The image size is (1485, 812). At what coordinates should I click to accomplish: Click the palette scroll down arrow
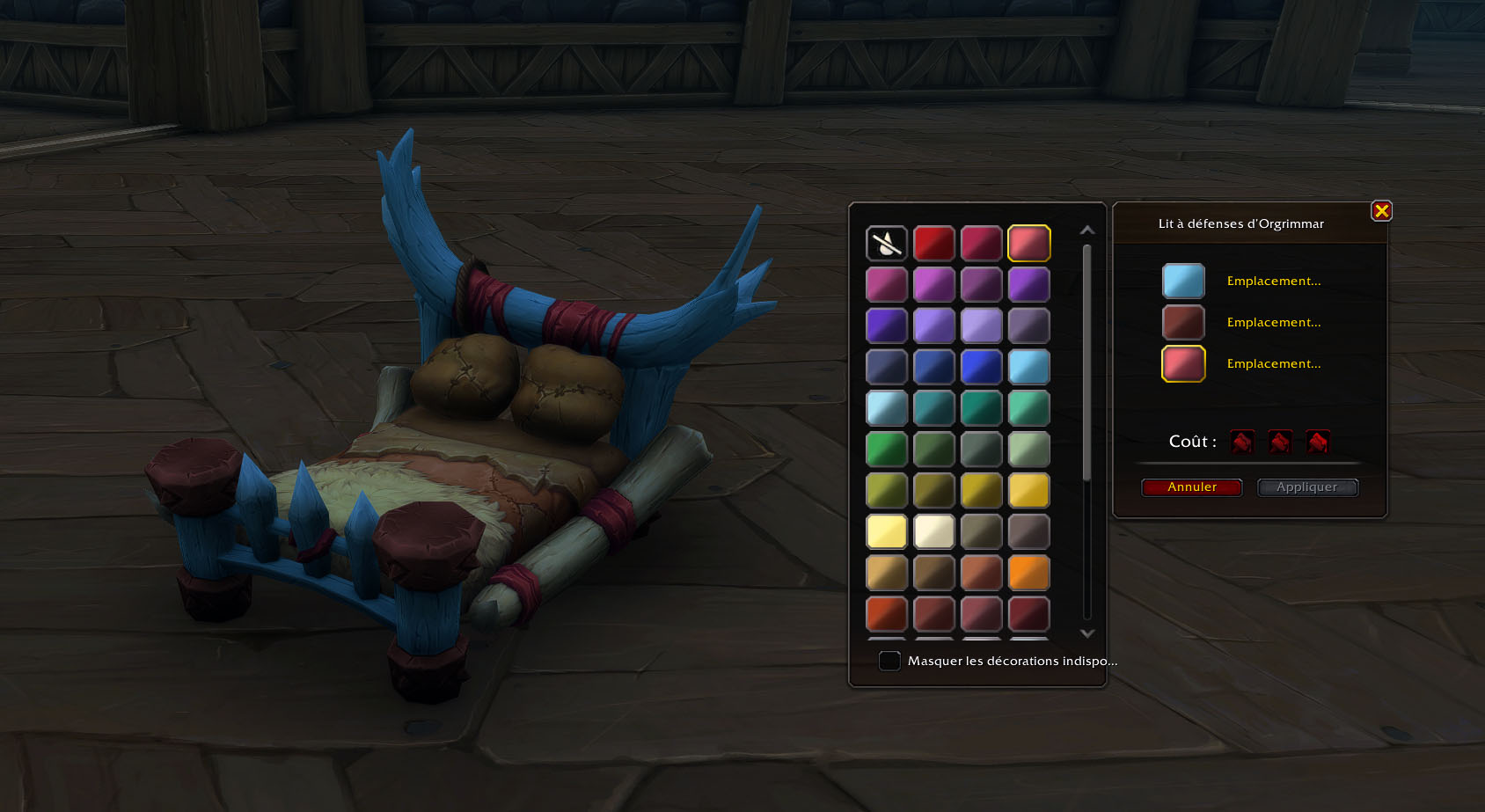point(1087,633)
